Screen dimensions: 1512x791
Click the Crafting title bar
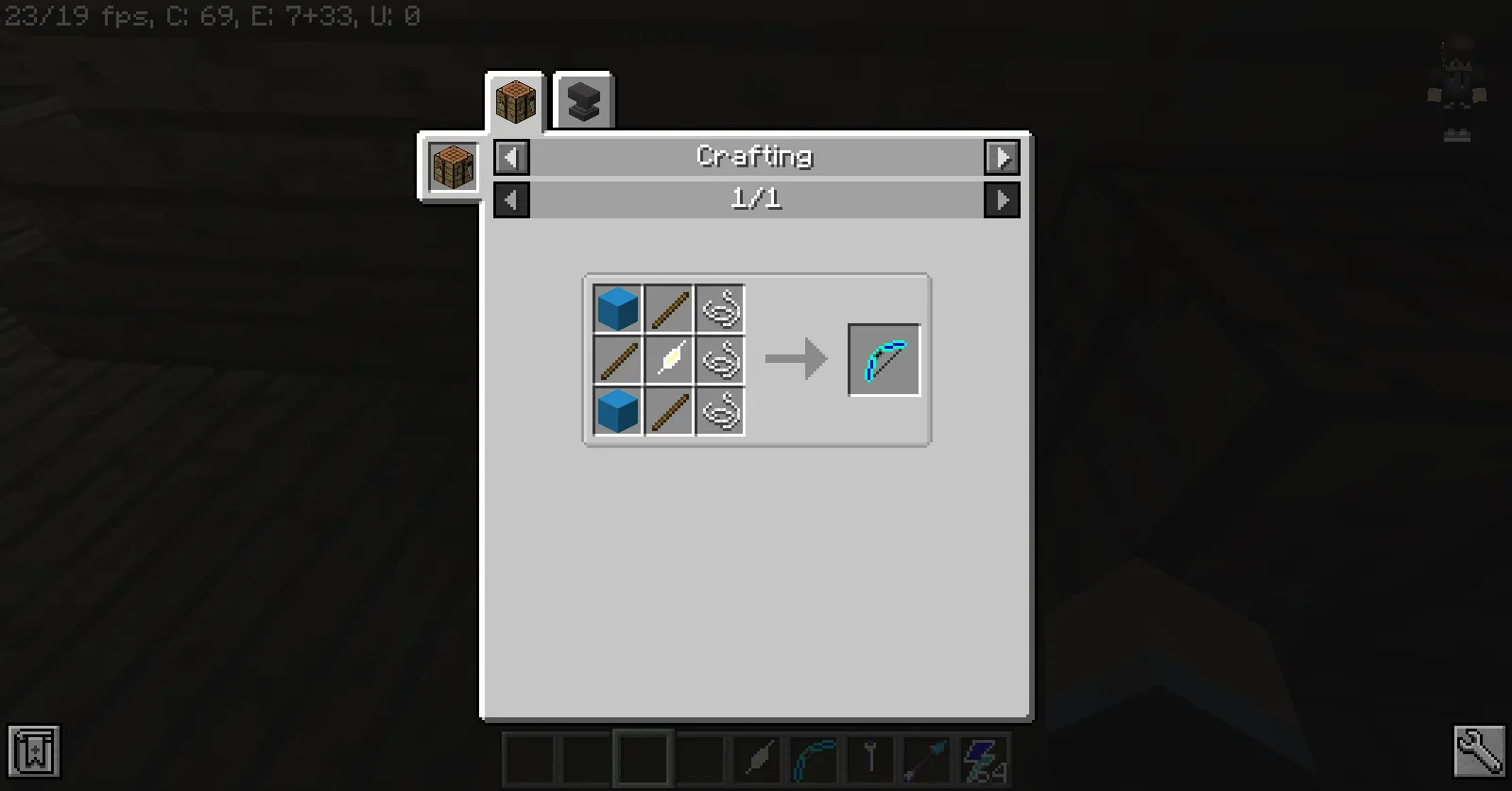[754, 157]
